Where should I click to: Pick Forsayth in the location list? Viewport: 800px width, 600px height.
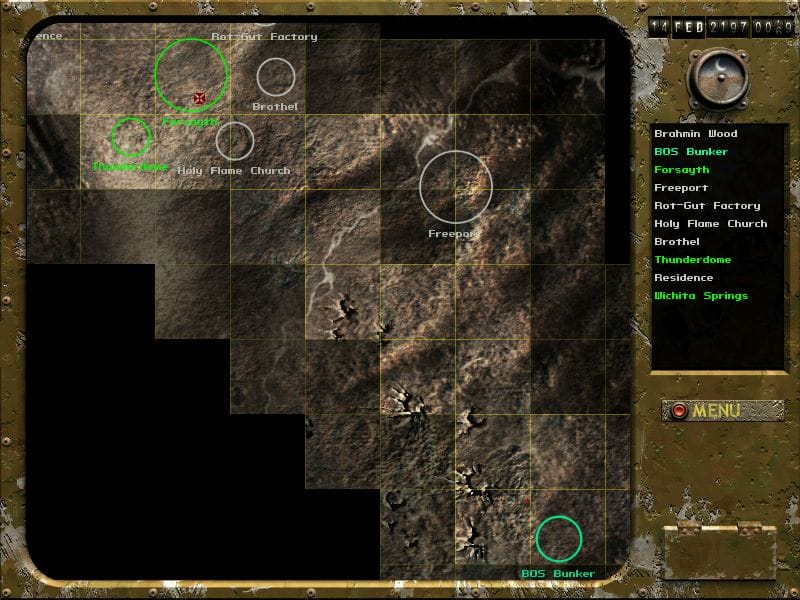coord(680,170)
